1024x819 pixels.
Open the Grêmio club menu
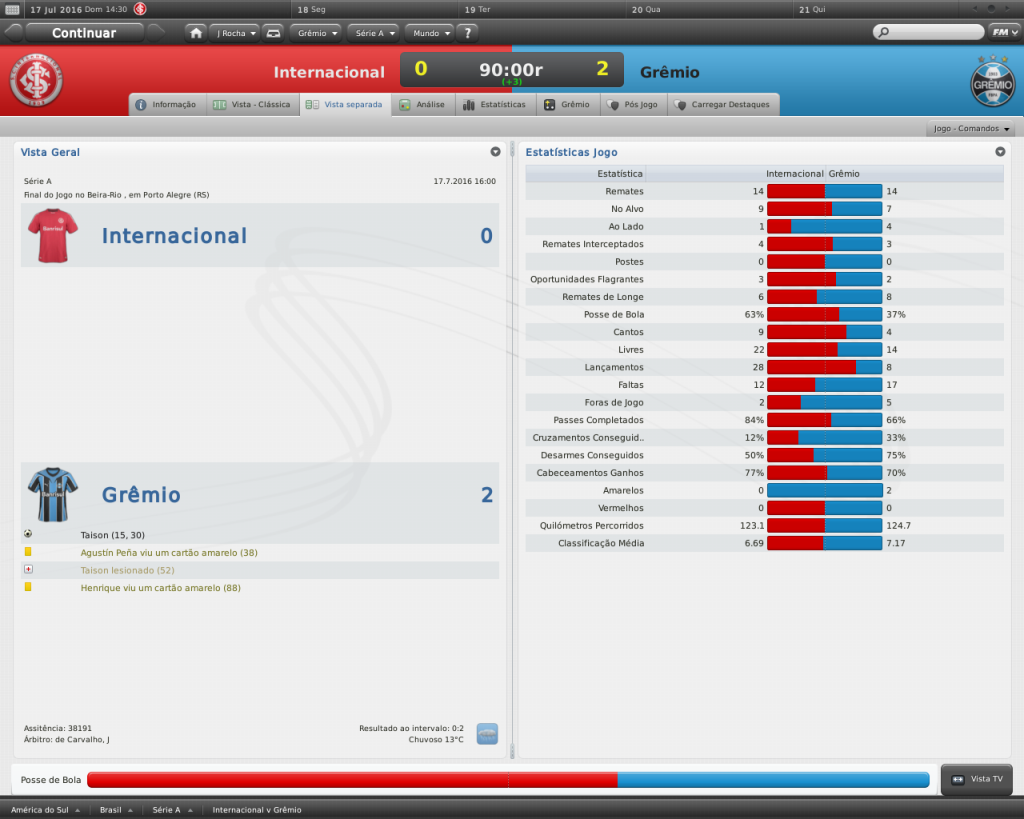[x=317, y=33]
